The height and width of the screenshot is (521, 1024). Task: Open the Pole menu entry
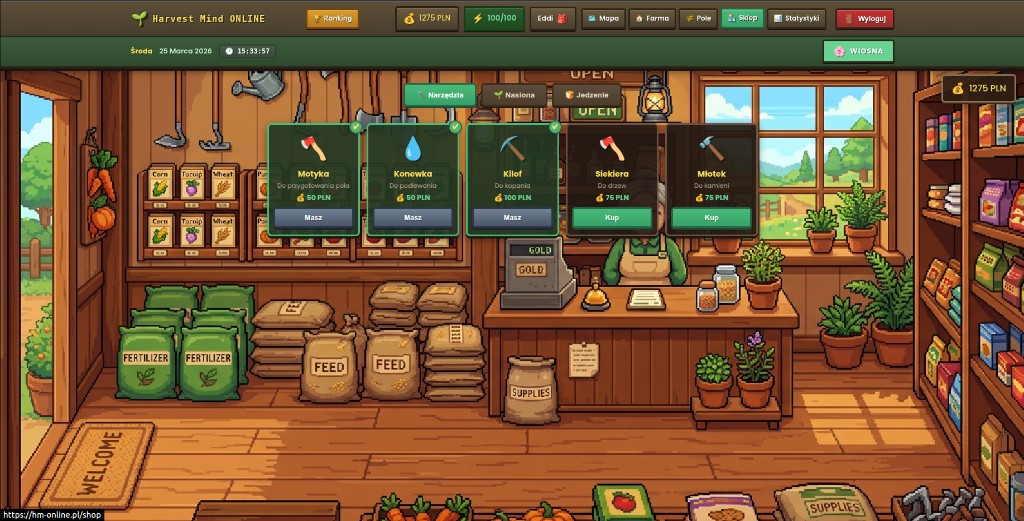(698, 18)
